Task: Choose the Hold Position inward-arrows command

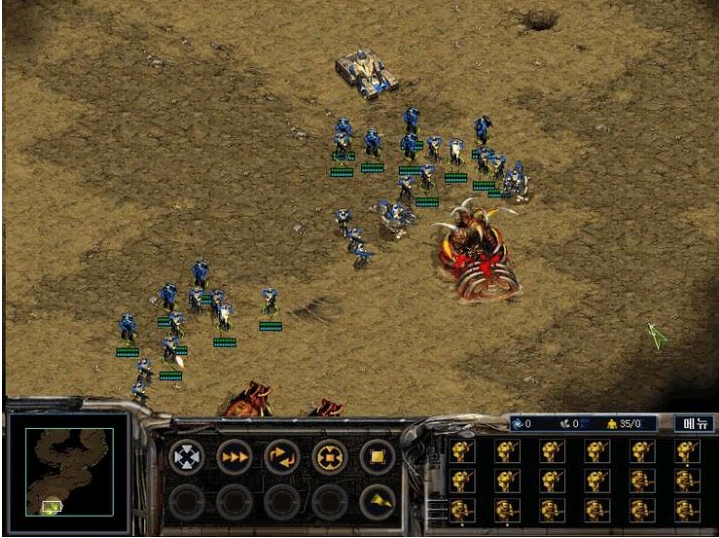Action: tap(330, 457)
